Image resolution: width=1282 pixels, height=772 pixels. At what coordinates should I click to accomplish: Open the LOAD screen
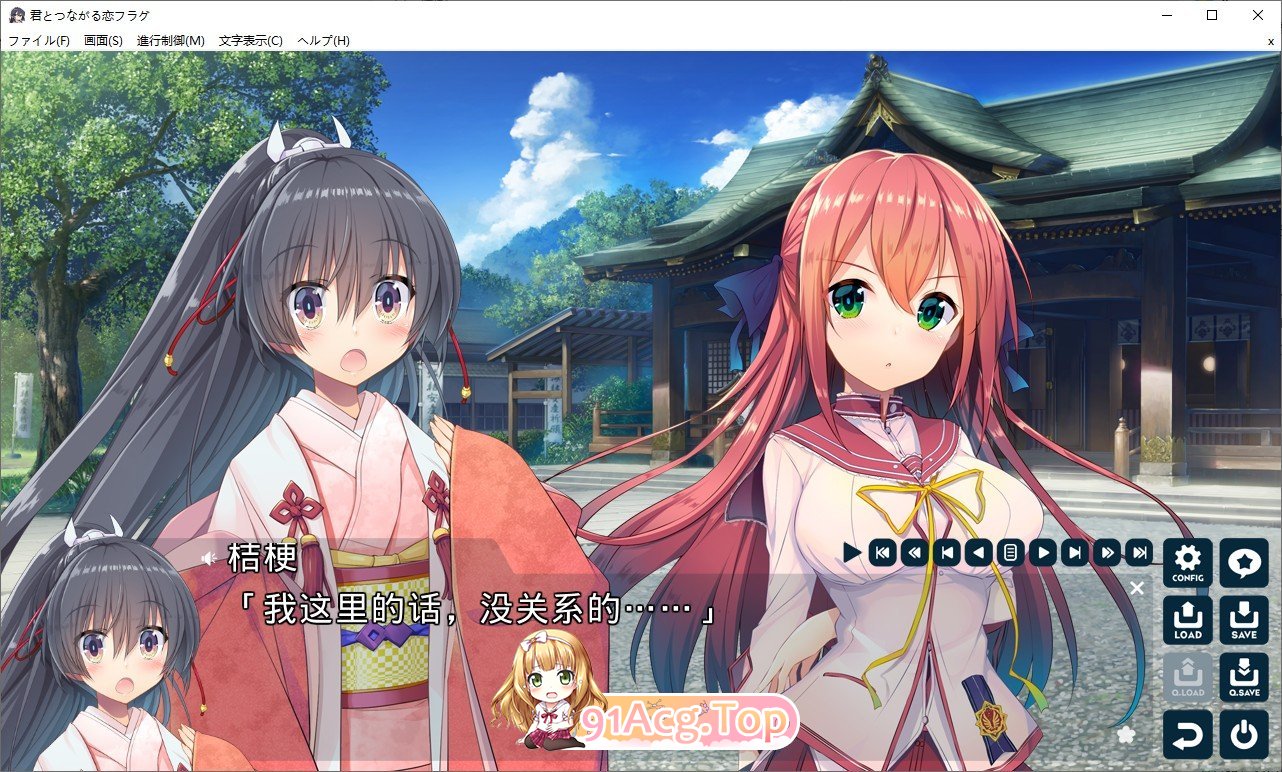(1187, 619)
